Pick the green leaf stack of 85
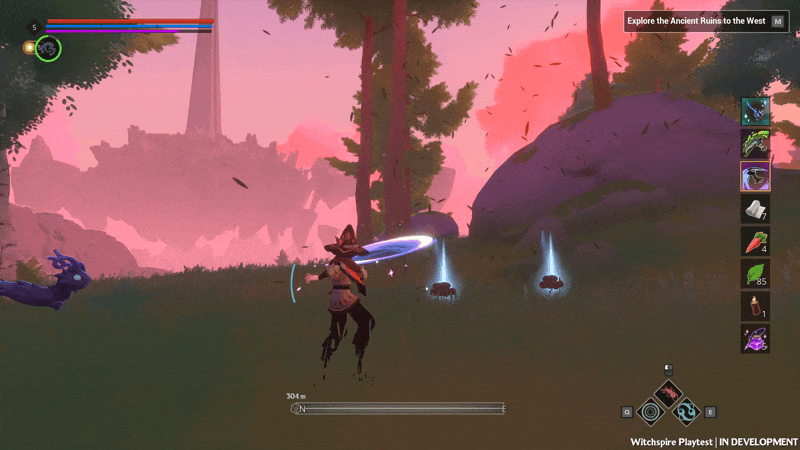Image resolution: width=800 pixels, height=450 pixels. click(754, 273)
